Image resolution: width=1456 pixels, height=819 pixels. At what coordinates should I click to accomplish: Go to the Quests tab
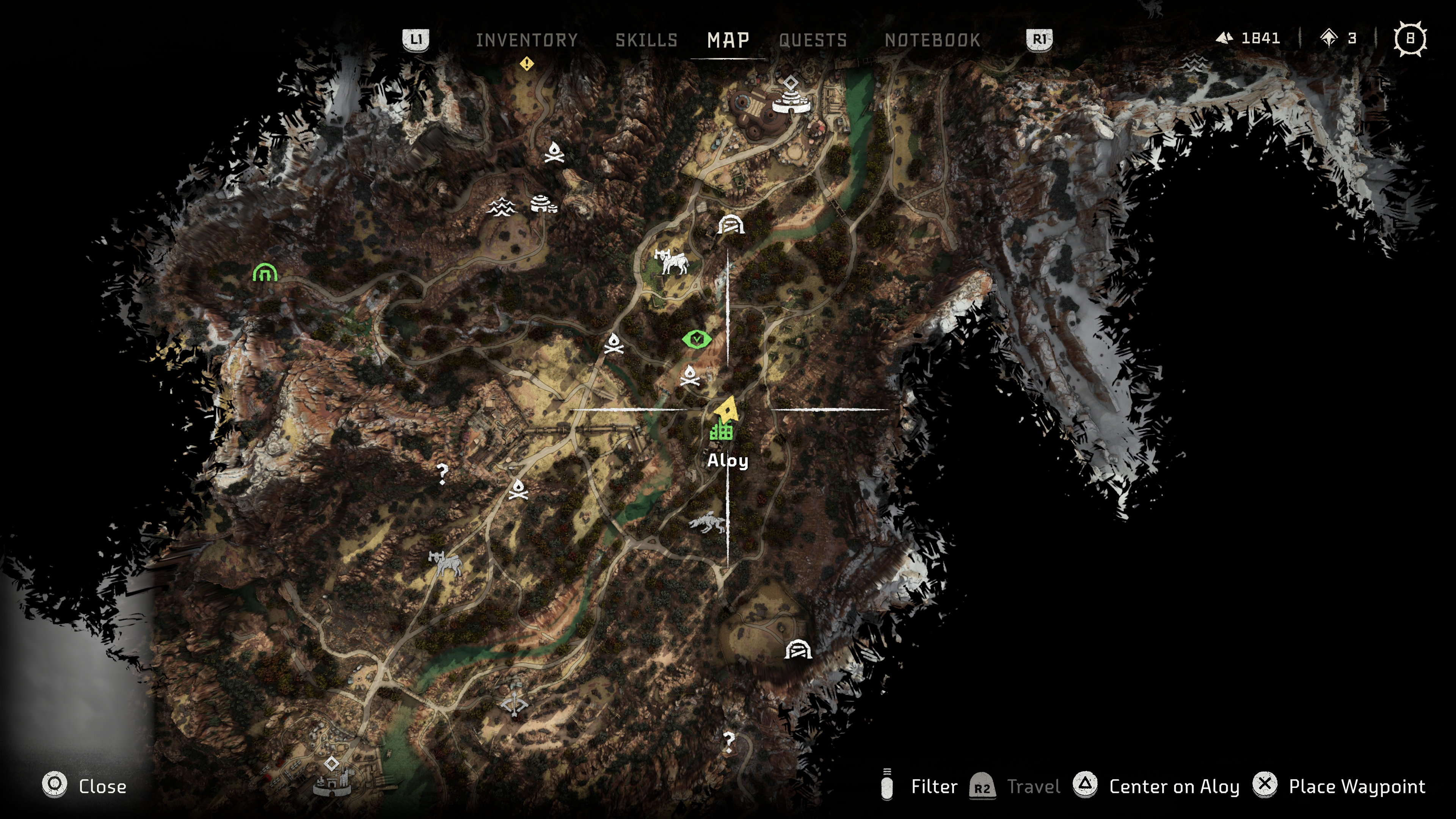(x=813, y=40)
